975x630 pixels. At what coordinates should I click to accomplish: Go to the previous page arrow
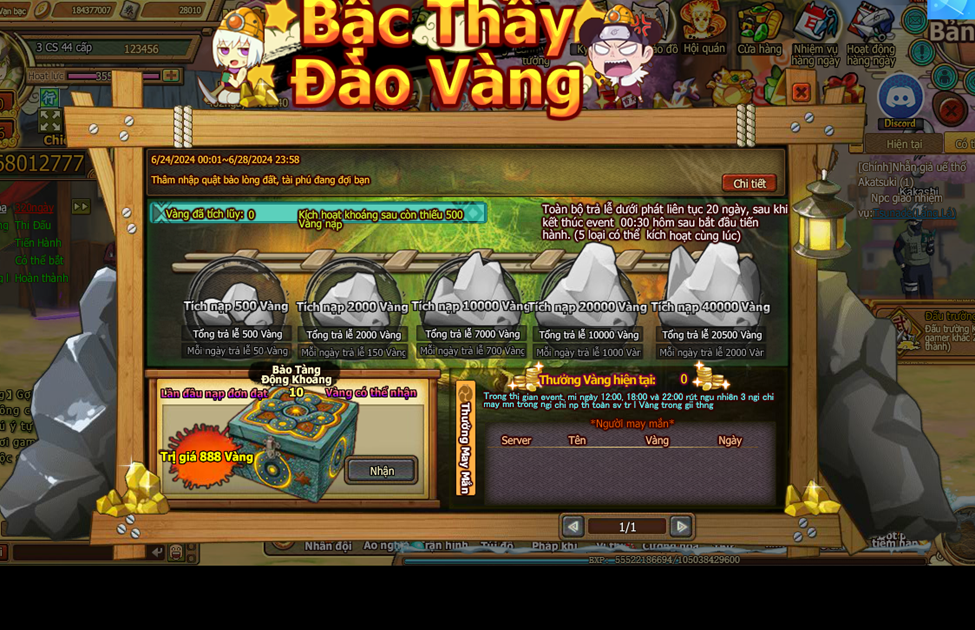point(573,526)
